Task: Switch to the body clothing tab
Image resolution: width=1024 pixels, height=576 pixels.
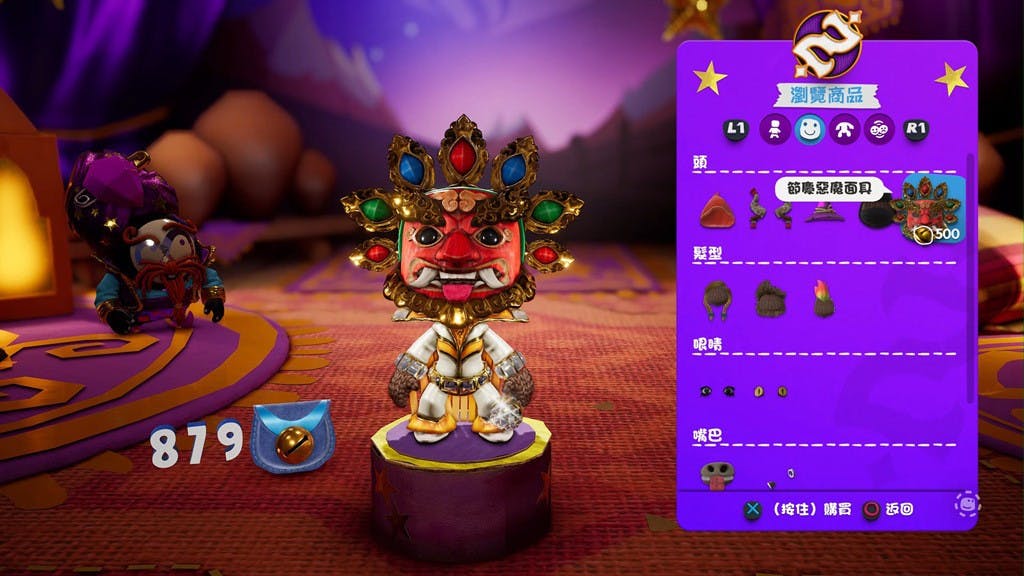Action: pyautogui.click(x=844, y=129)
